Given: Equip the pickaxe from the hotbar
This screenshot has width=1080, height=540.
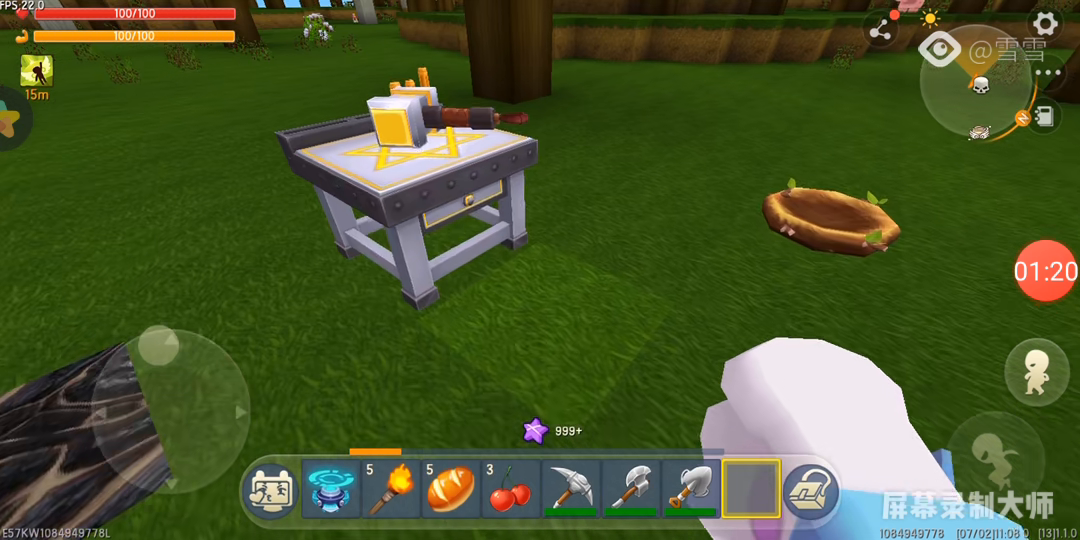Looking at the screenshot, I should [570, 489].
